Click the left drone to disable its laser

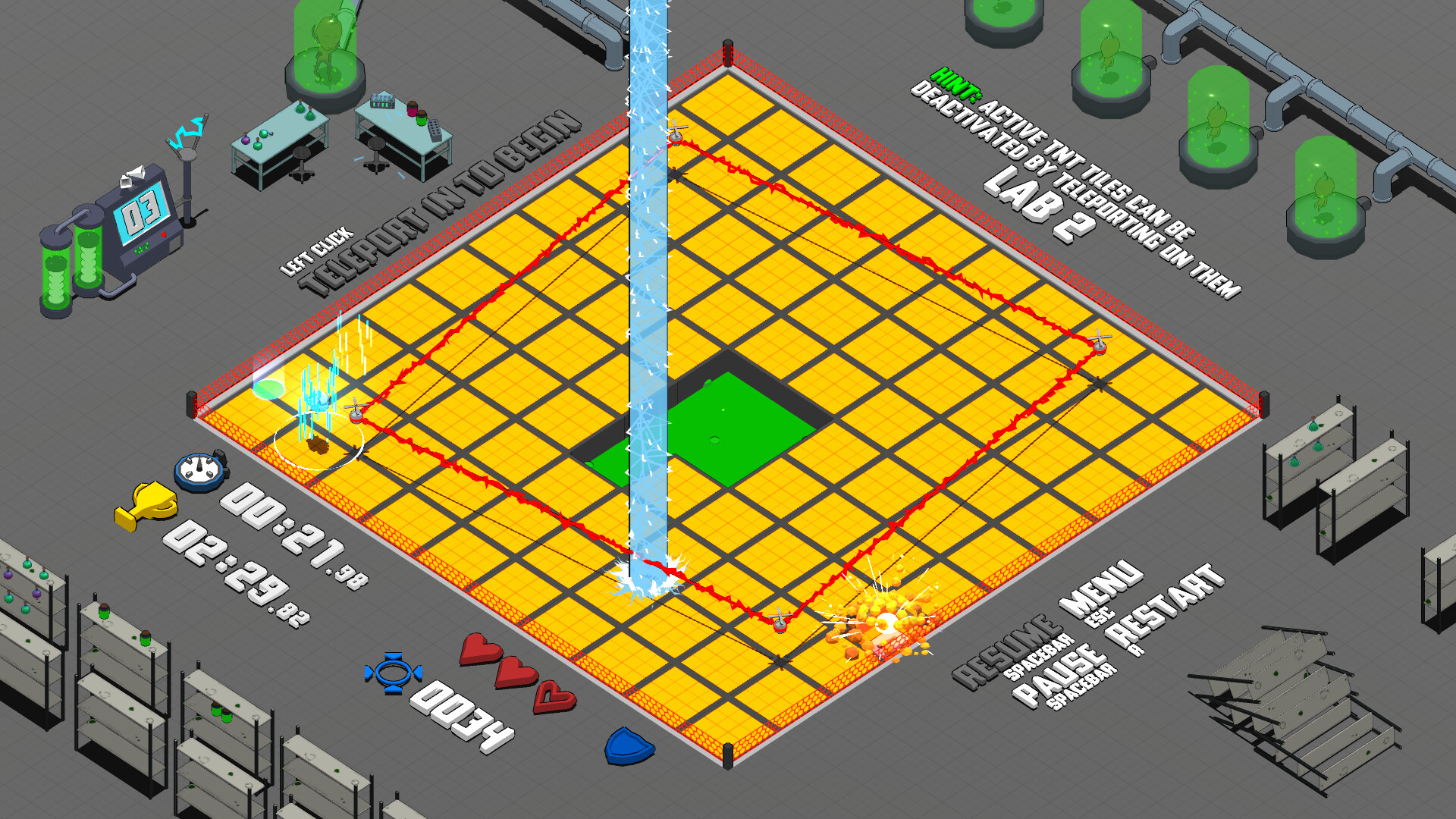coord(354,413)
